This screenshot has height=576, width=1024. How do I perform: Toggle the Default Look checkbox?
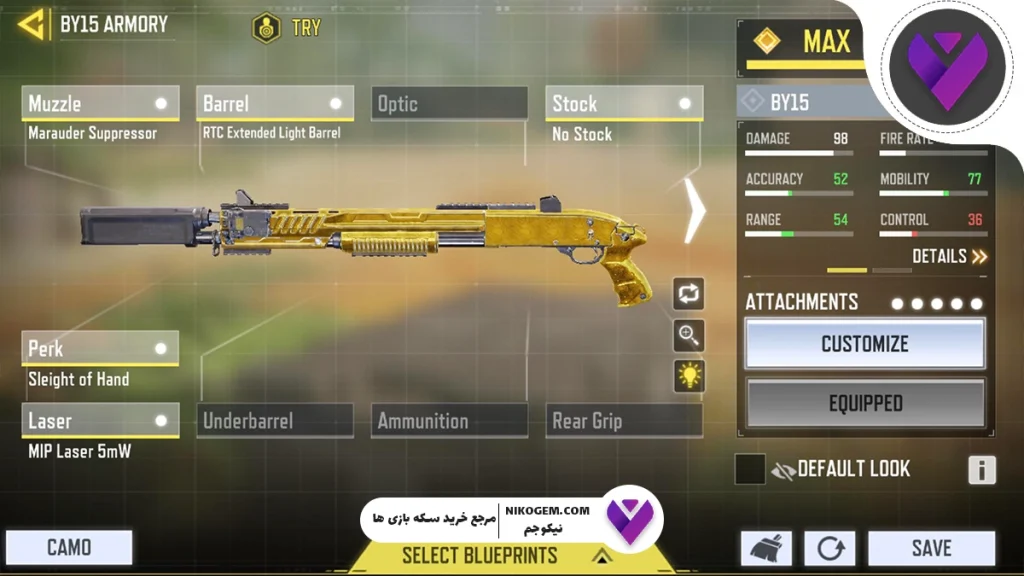pos(750,469)
